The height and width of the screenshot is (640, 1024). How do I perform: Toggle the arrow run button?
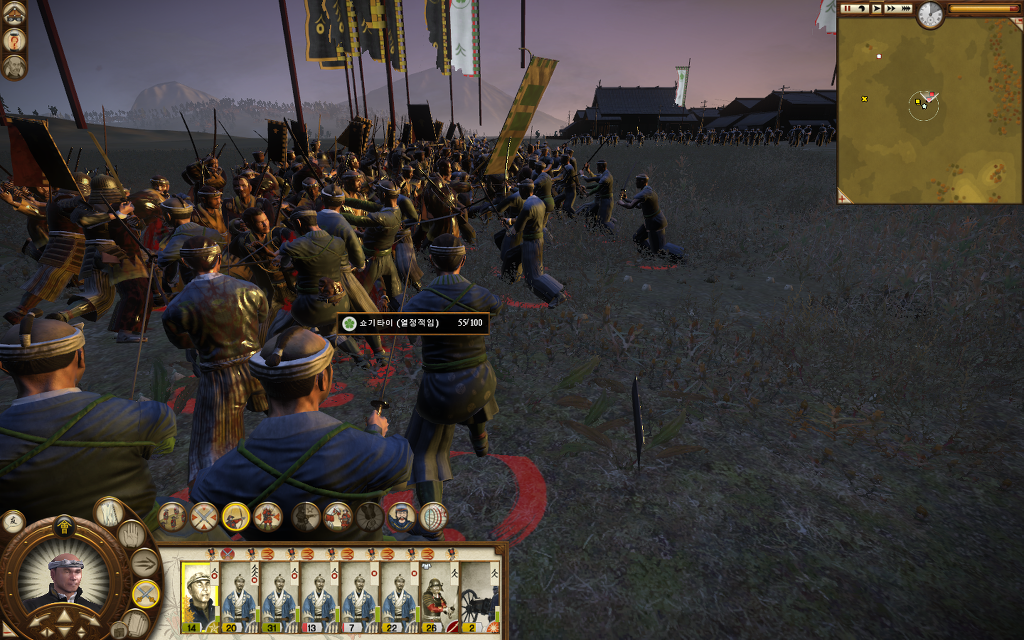coord(145,563)
